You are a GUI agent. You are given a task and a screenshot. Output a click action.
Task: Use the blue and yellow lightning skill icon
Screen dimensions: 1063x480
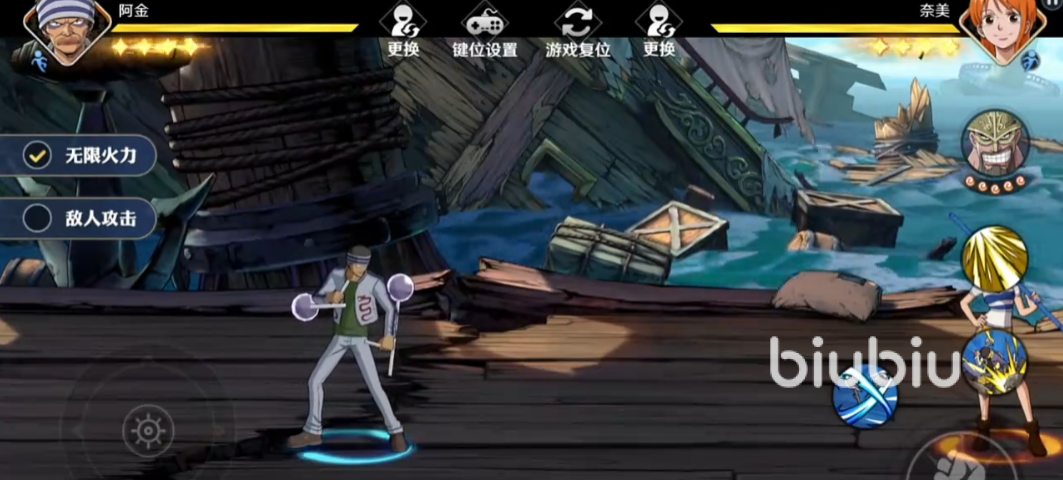point(994,362)
